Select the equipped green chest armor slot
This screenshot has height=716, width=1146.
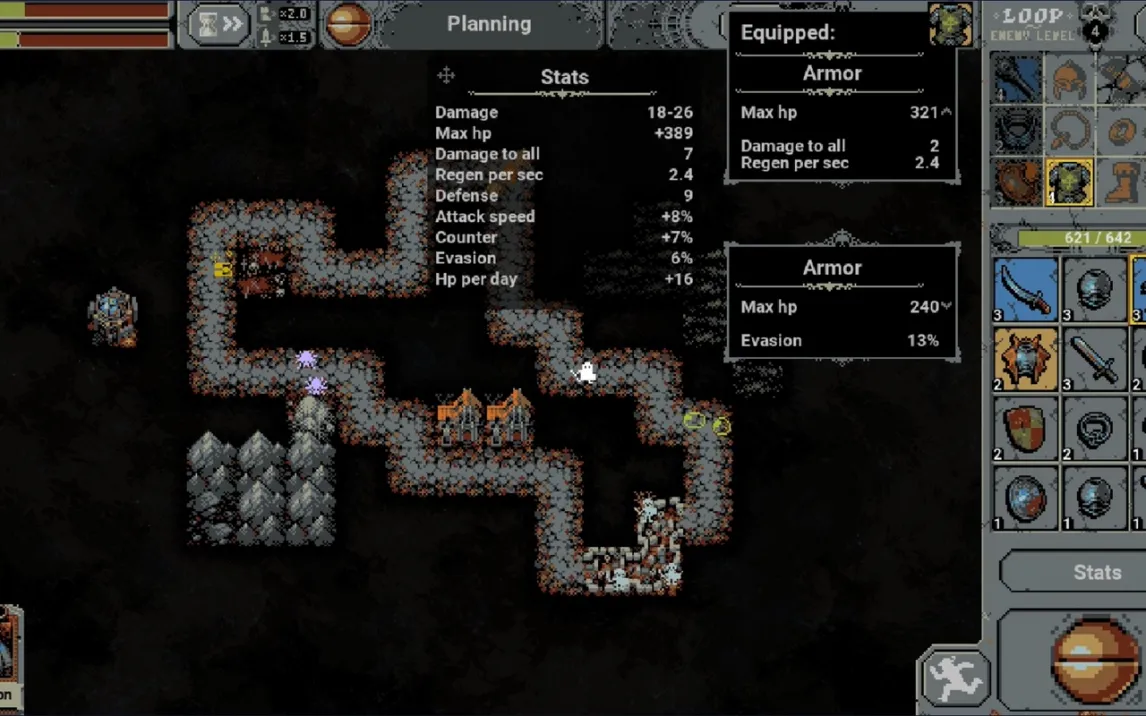[x=1069, y=182]
